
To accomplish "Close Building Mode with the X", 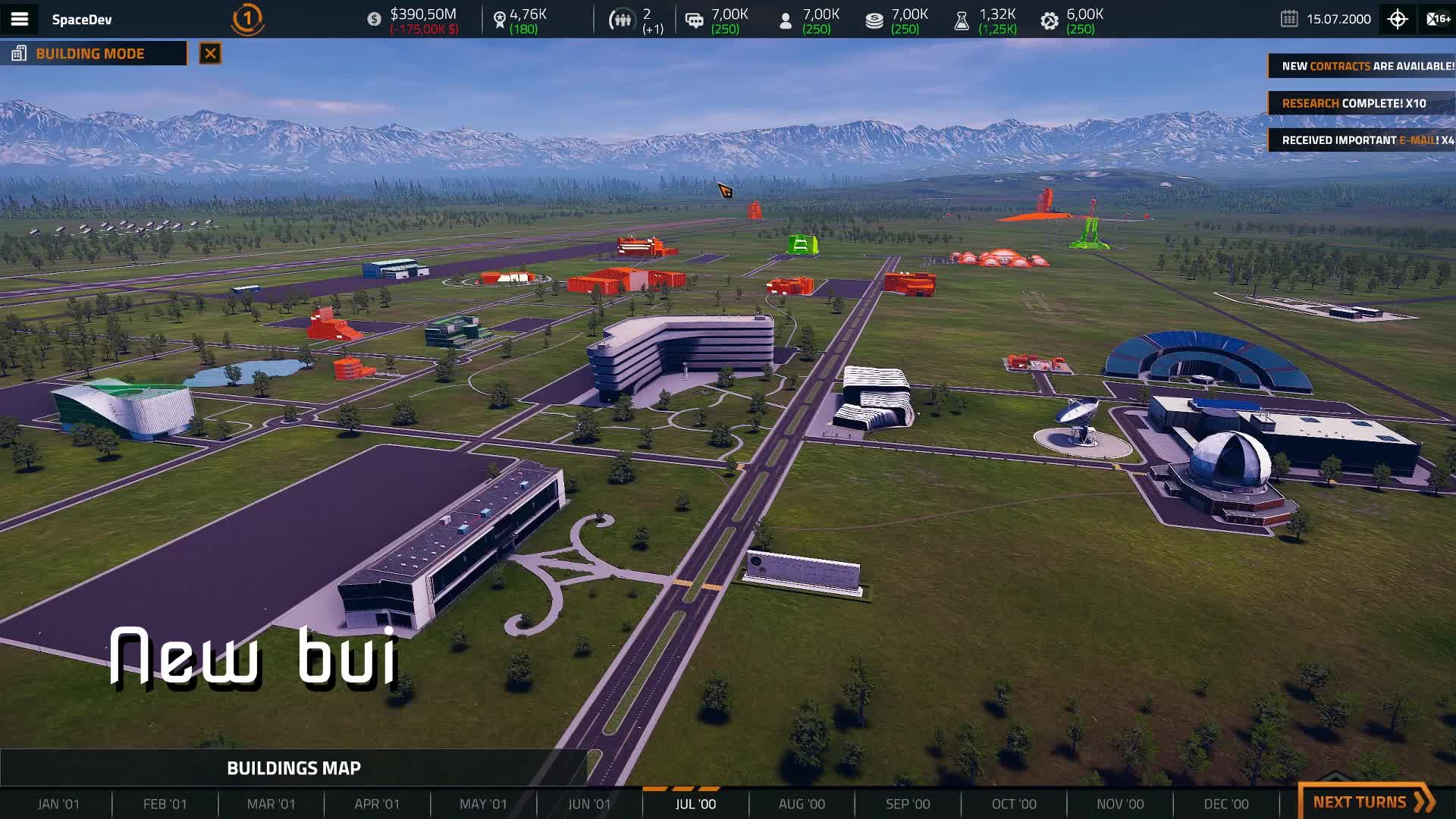I will tap(209, 53).
